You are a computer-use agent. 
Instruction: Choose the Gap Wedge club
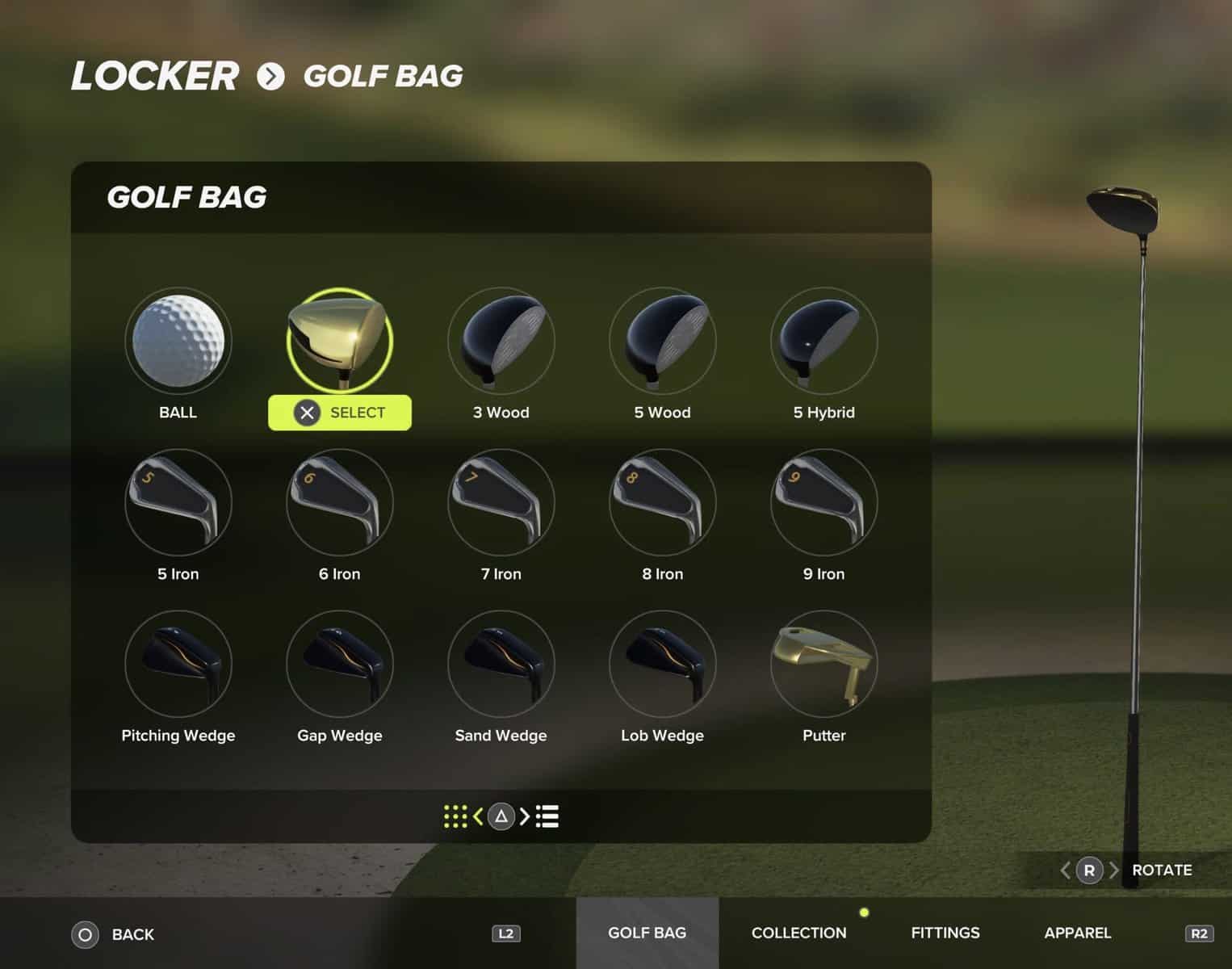click(x=340, y=664)
